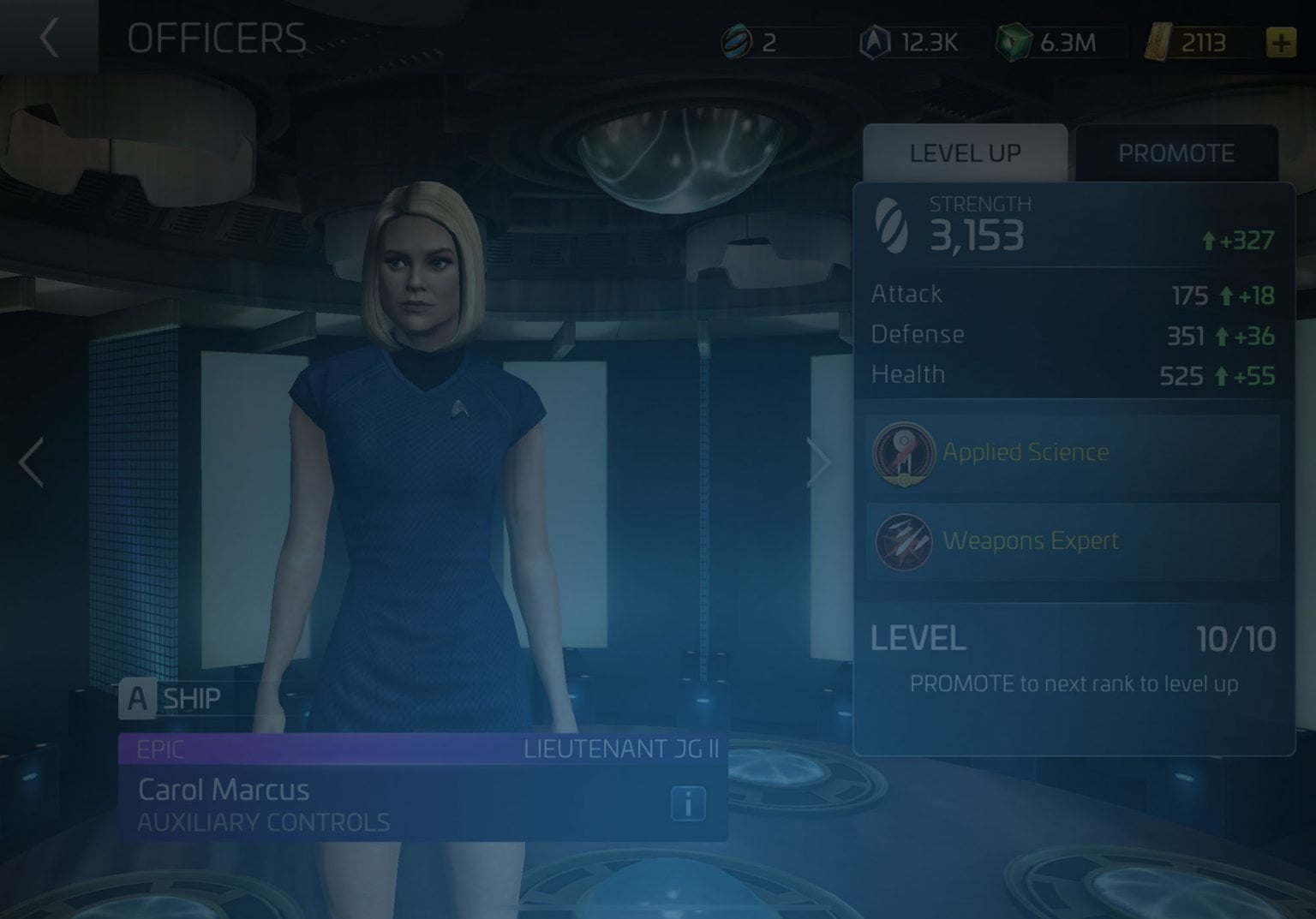Click the recruit tokens book icon showing 2113
The image size is (1316, 919).
click(x=1158, y=41)
